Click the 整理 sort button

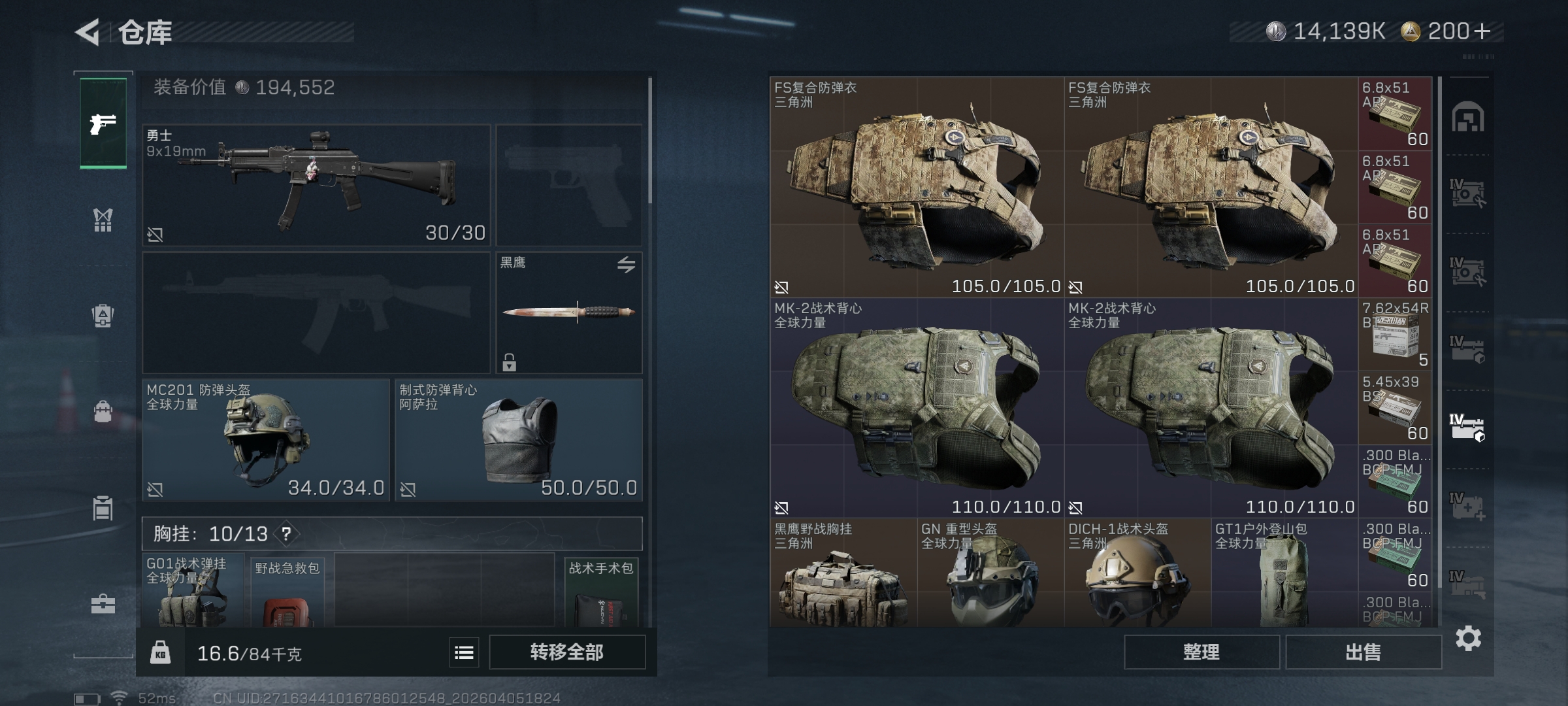point(1201,652)
